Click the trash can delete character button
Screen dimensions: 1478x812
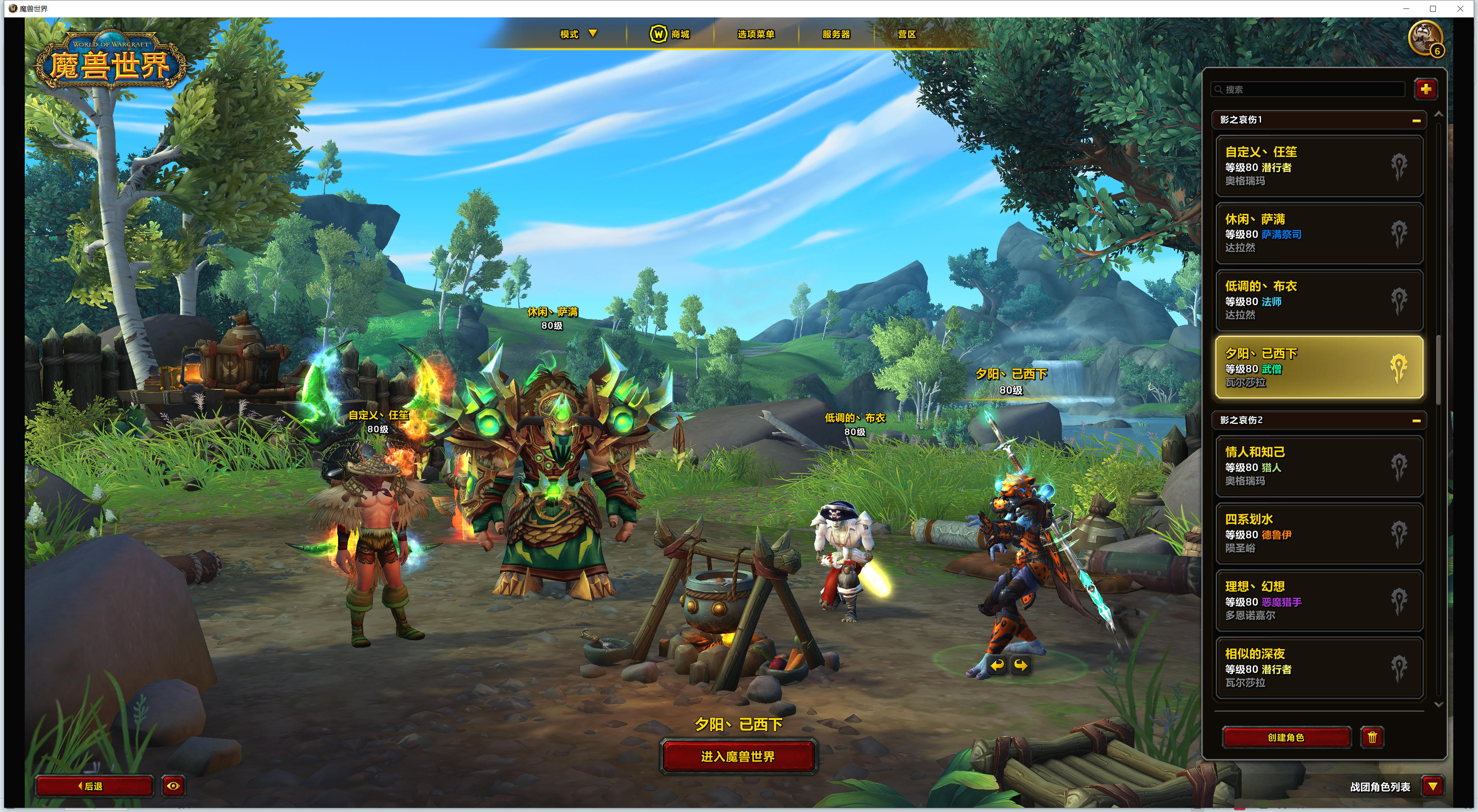click(x=1372, y=737)
